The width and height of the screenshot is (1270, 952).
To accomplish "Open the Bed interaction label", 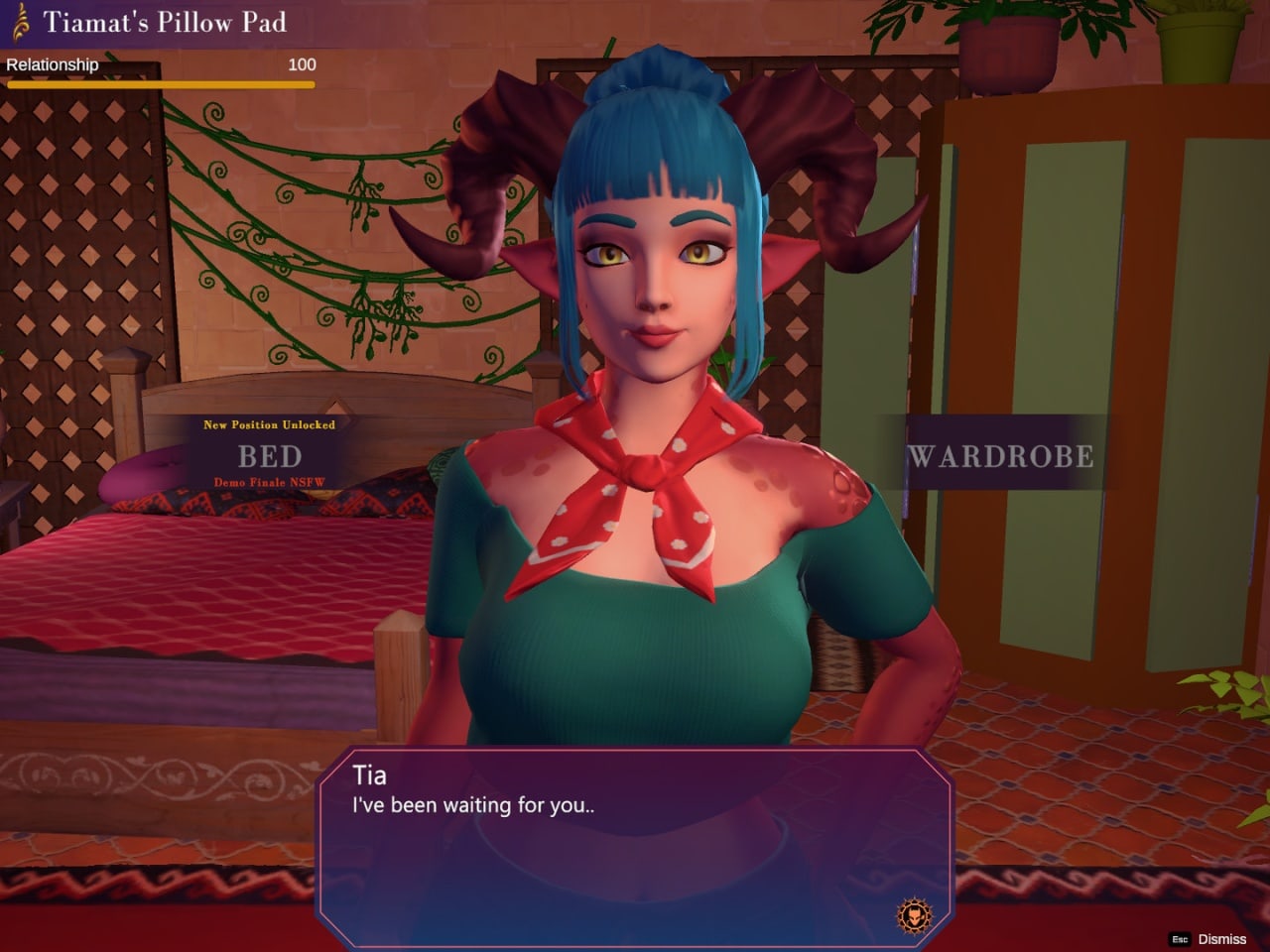I will (x=269, y=456).
